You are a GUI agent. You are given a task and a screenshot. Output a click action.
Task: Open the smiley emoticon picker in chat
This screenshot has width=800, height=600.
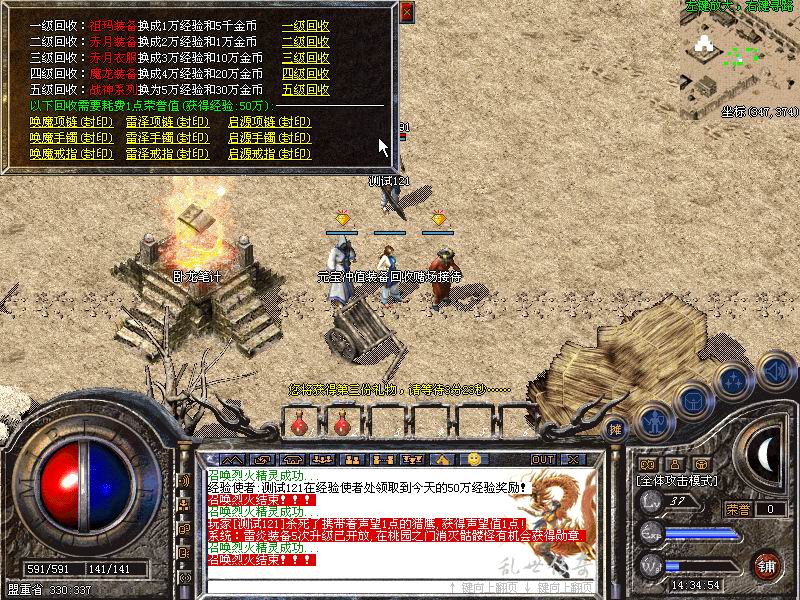click(474, 459)
